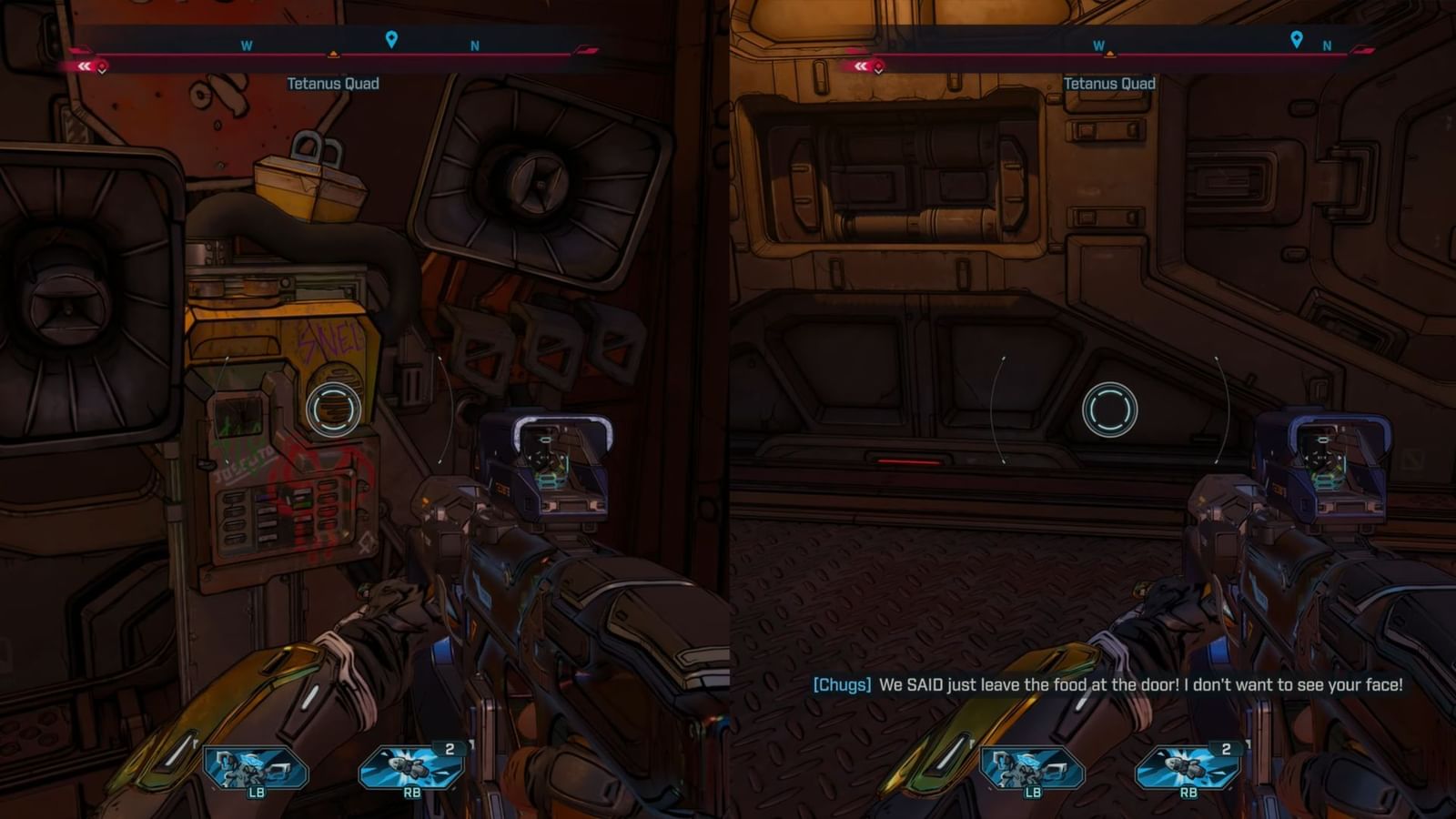
Task: Select the Tetanus Quad mission label on right screen
Action: [x=1109, y=84]
